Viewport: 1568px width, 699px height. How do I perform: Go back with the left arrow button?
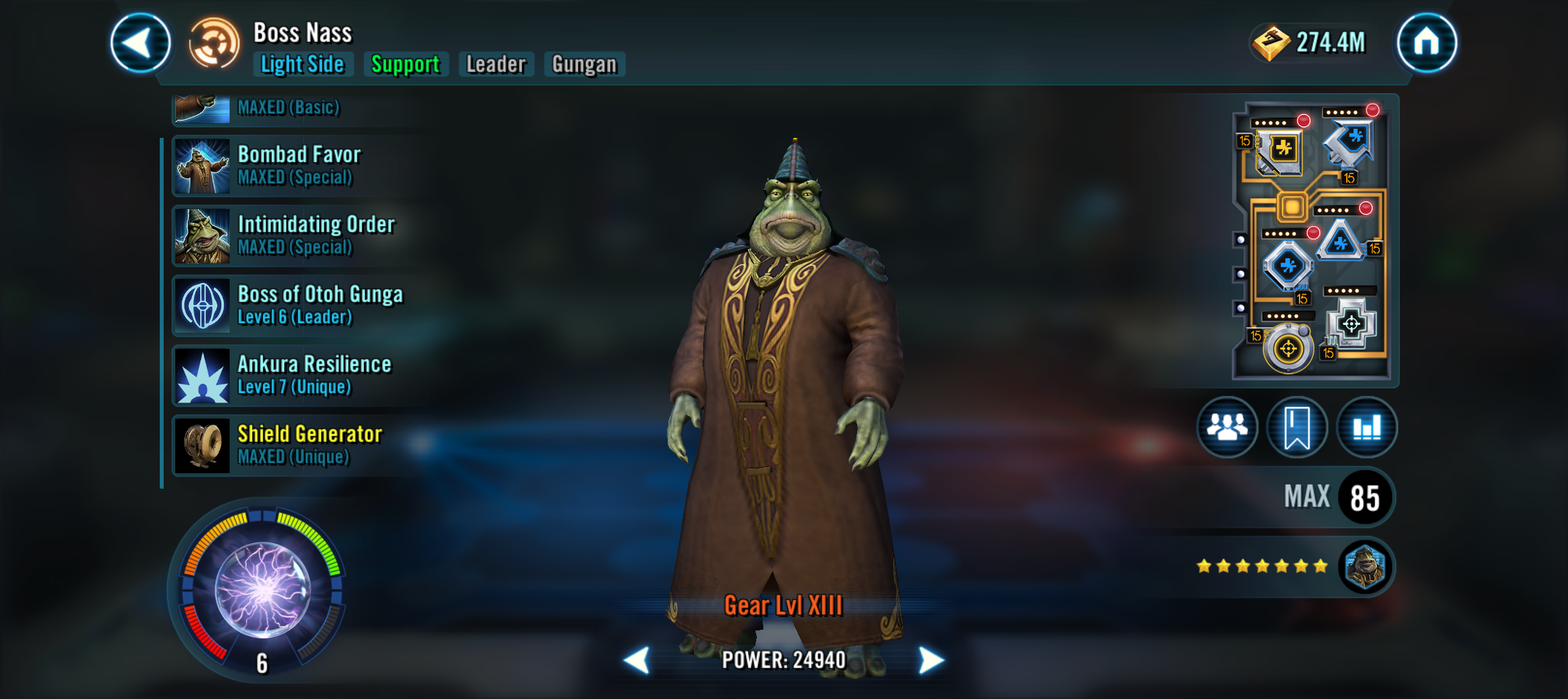[x=140, y=43]
